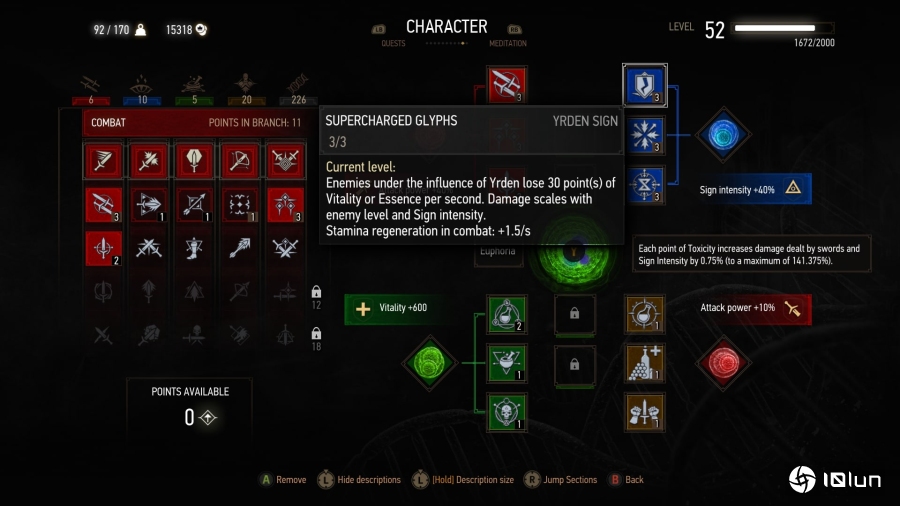
Task: Choose the blue converging arrows skill slot
Action: pyautogui.click(x=644, y=136)
